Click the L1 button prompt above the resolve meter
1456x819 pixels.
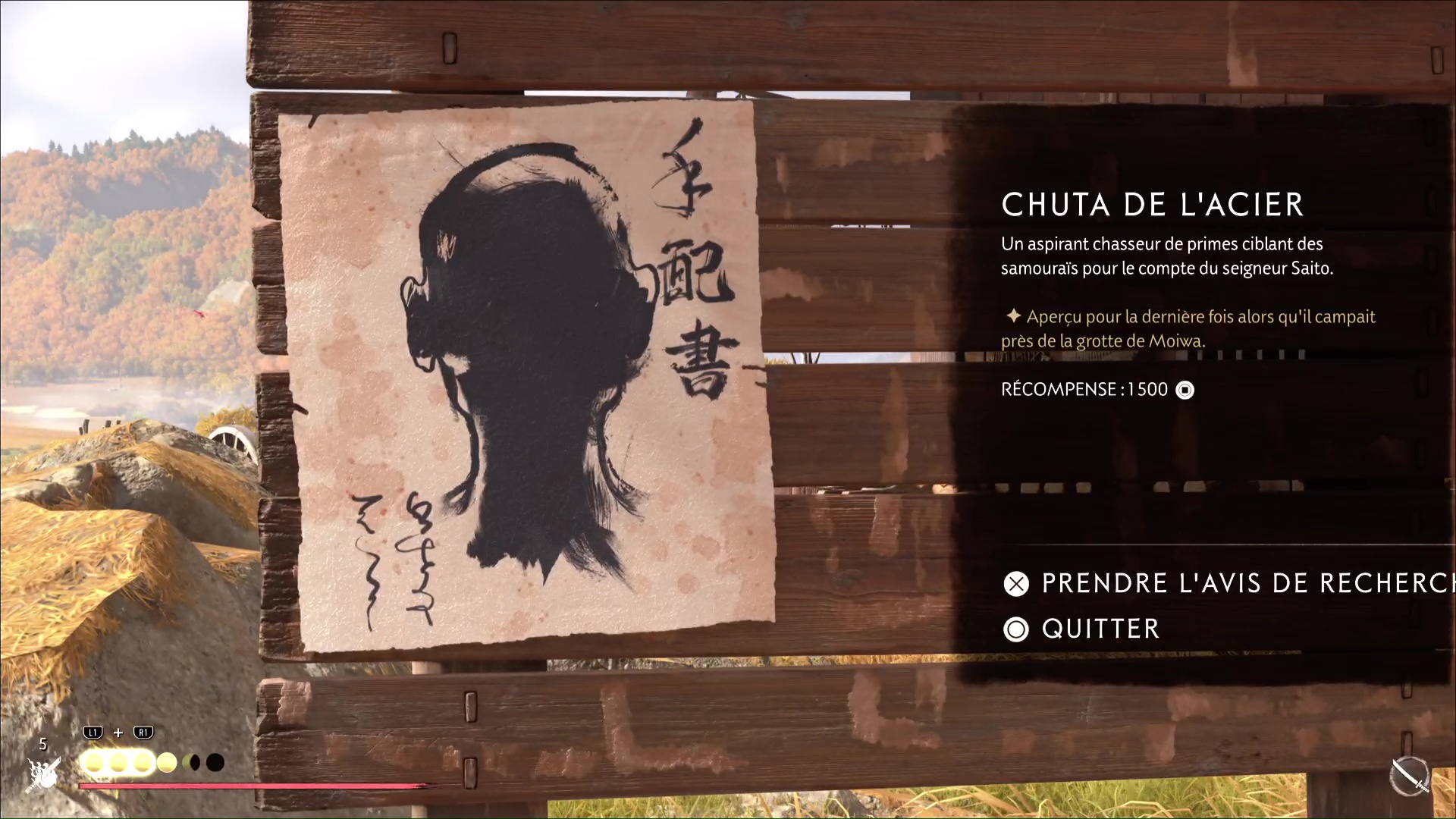pos(93,733)
